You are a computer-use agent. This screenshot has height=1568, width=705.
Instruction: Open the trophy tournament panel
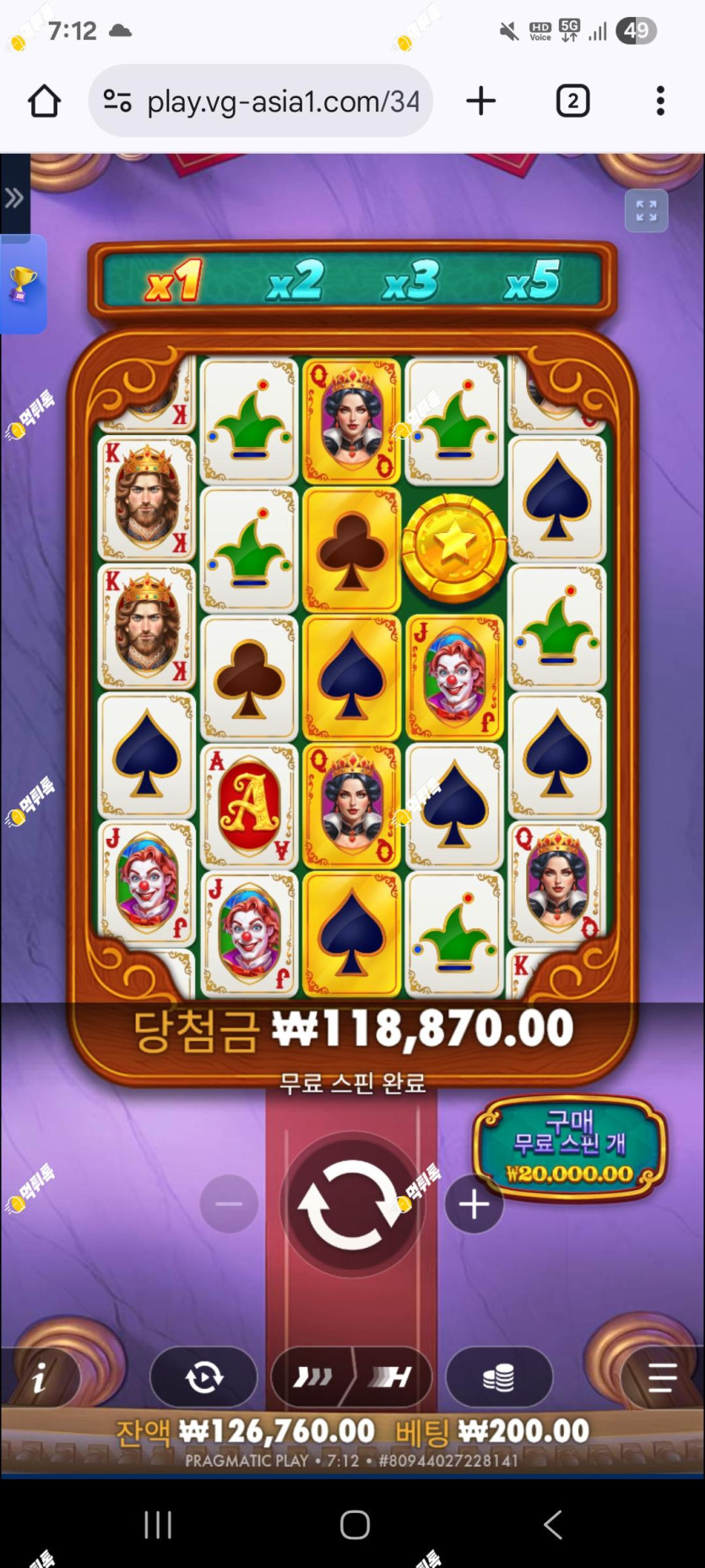pyautogui.click(x=22, y=284)
